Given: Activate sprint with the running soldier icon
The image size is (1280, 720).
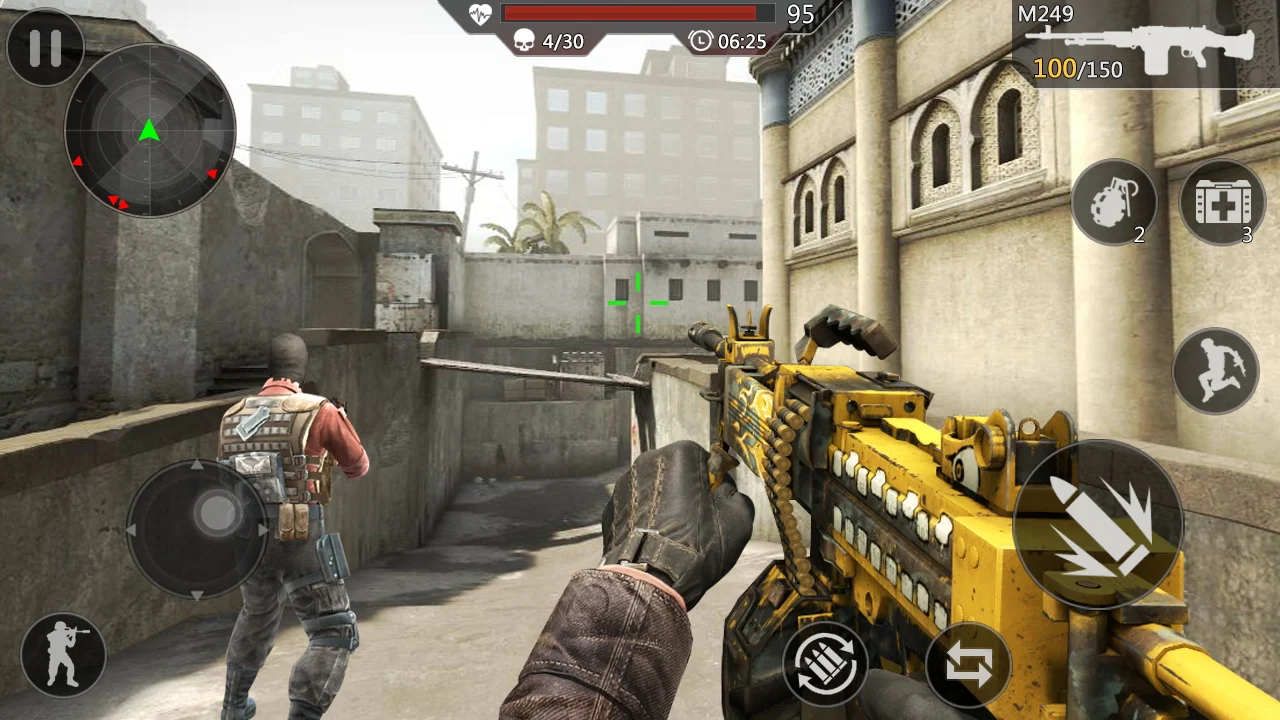Looking at the screenshot, I should pyautogui.click(x=1216, y=370).
